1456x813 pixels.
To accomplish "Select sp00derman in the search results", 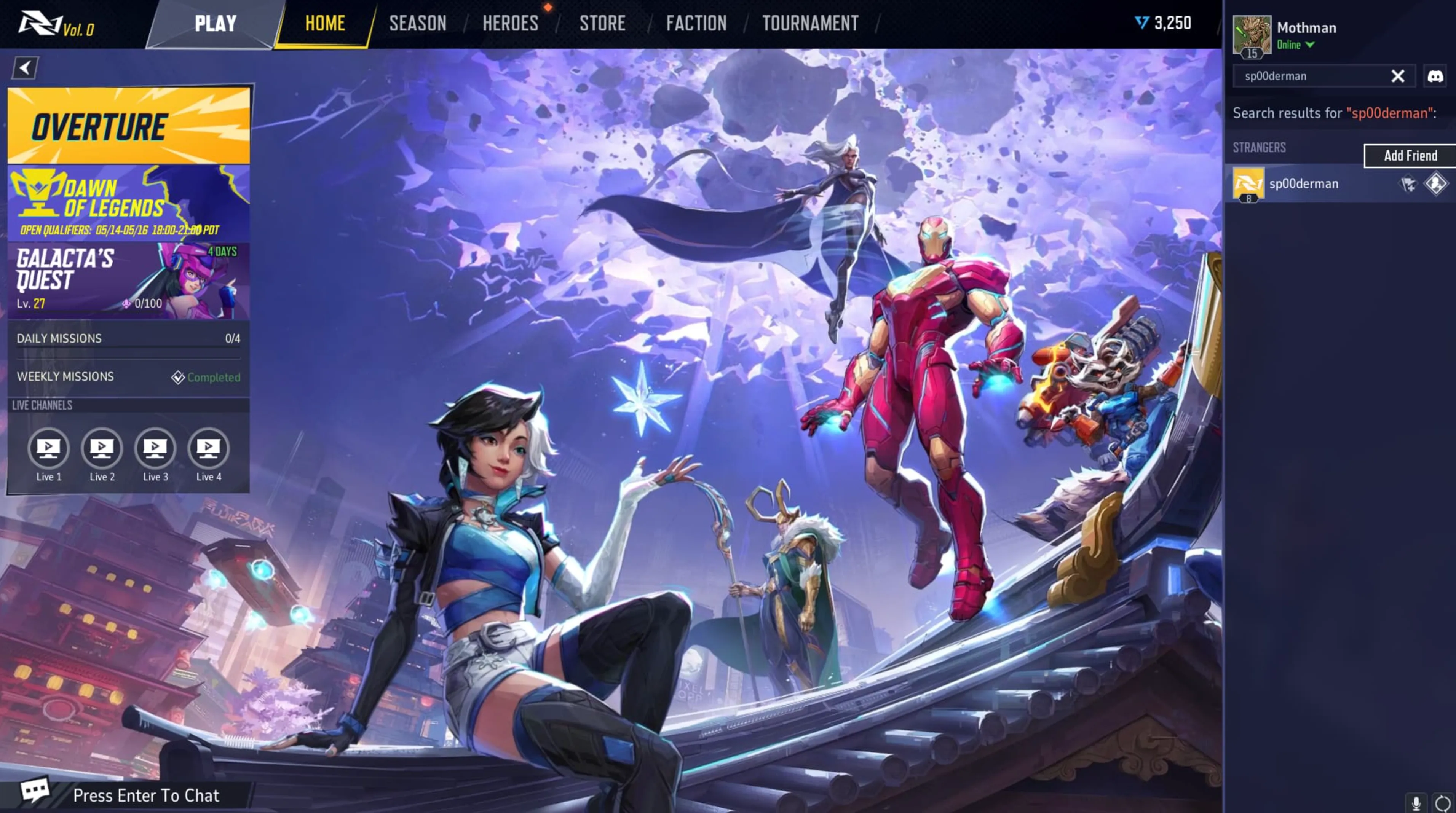I will point(1303,183).
